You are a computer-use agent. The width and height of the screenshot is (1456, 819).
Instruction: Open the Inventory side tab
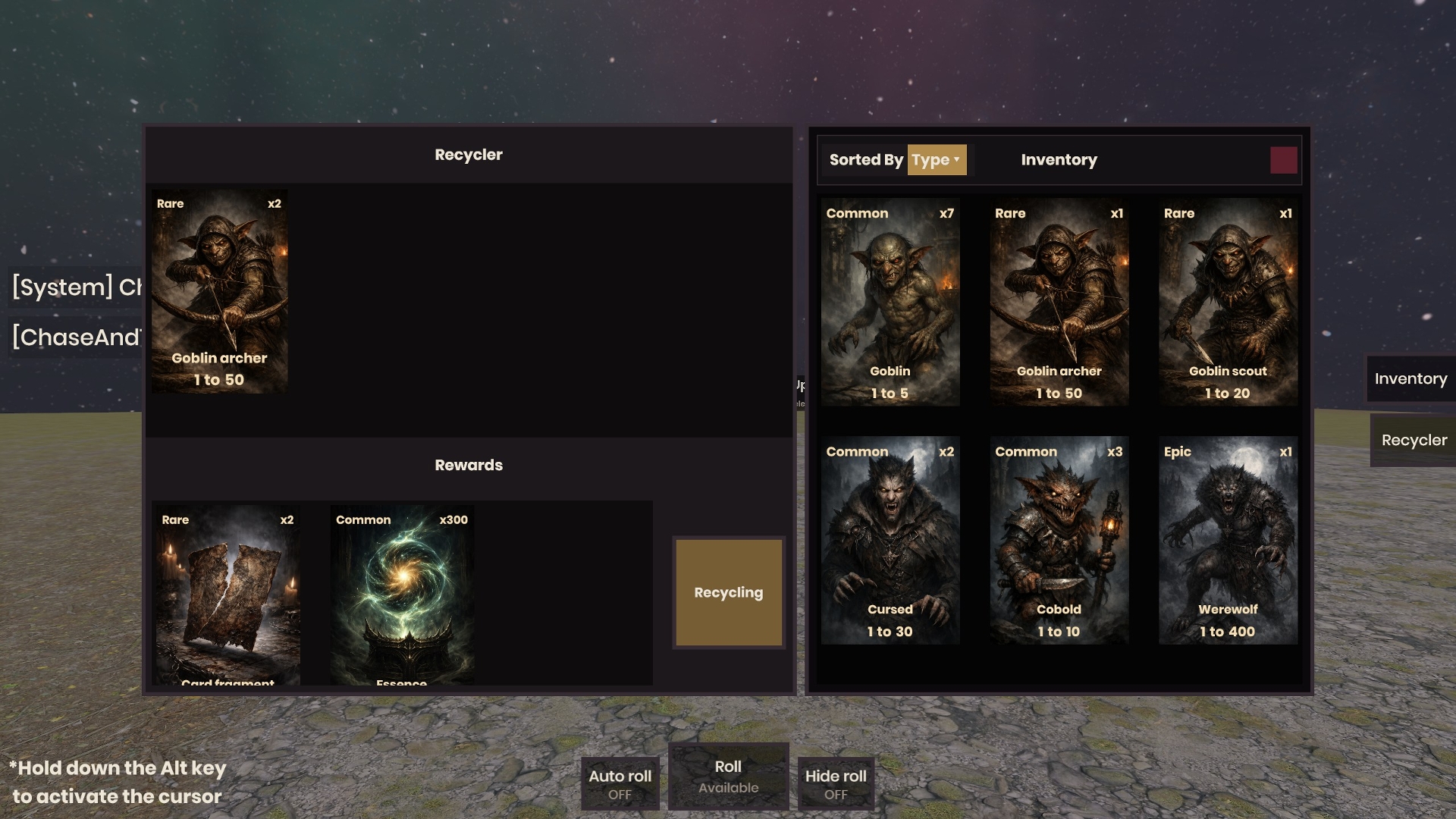(x=1410, y=378)
